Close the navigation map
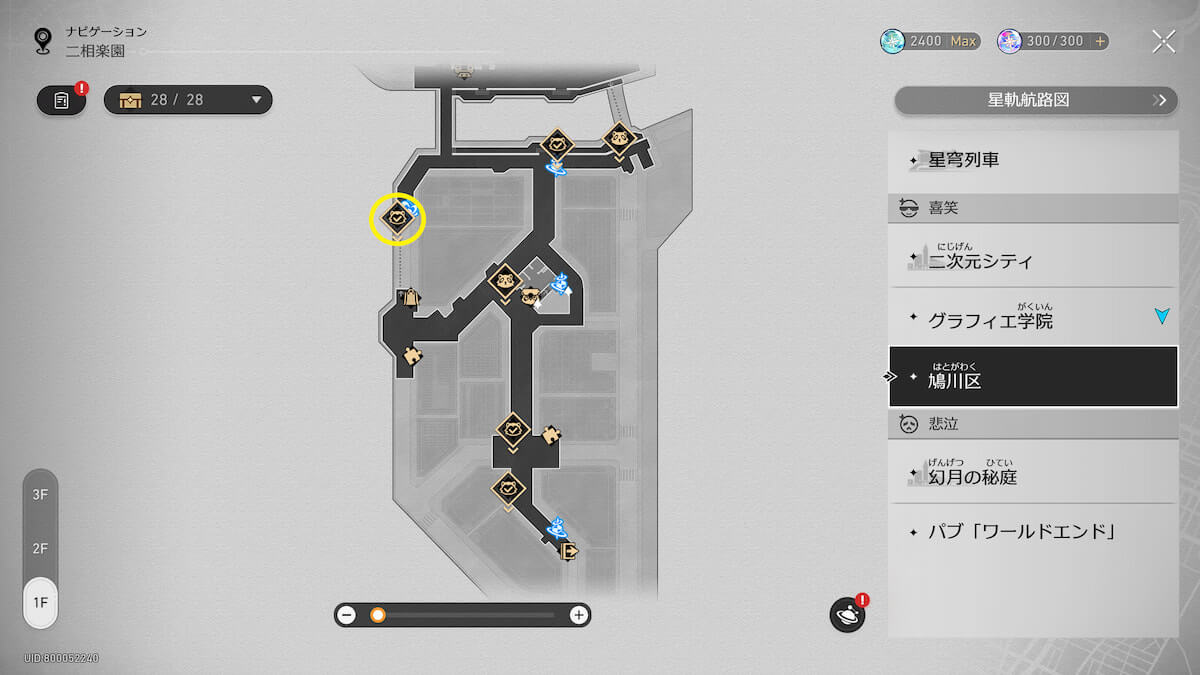Viewport: 1200px width, 675px height. click(x=1163, y=41)
